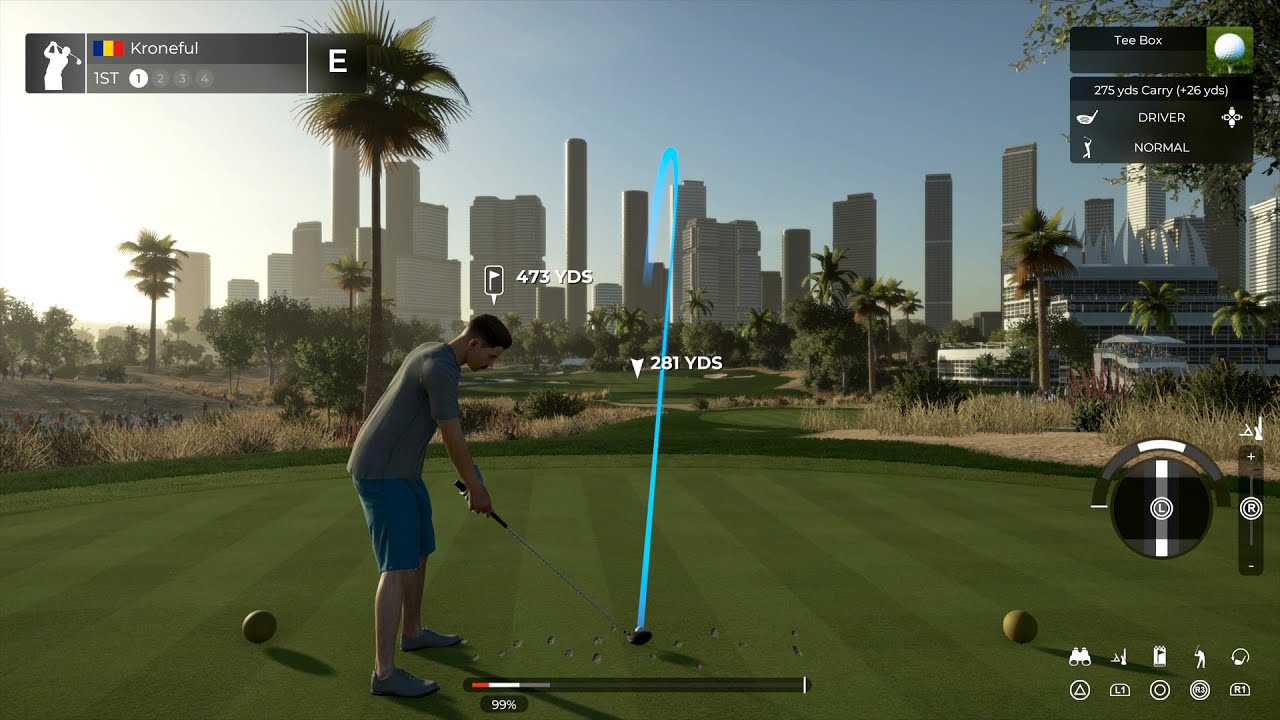Open the binoculars scout camera
This screenshot has height=720, width=1280.
click(x=1080, y=657)
